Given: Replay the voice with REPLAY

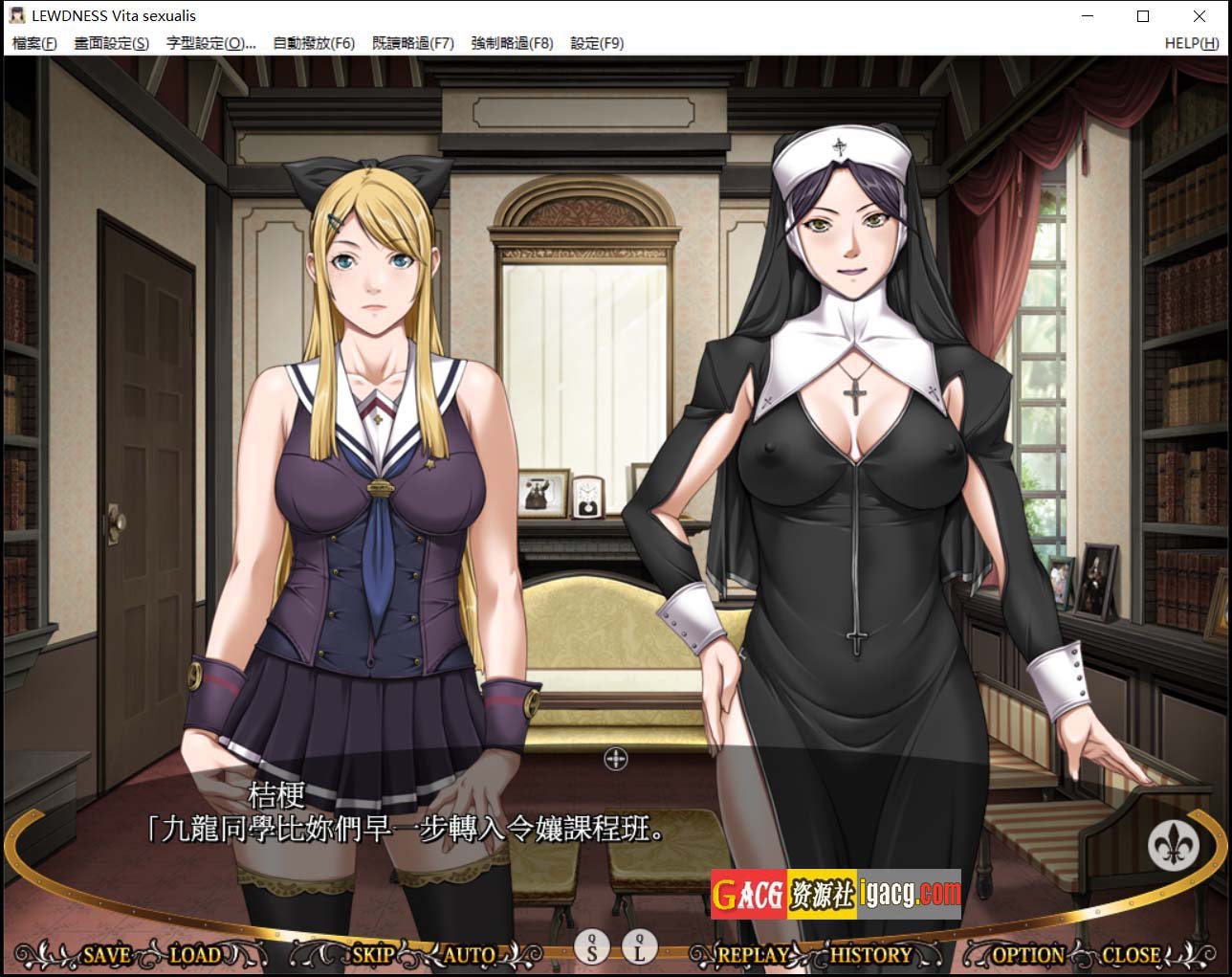Looking at the screenshot, I should tap(753, 954).
